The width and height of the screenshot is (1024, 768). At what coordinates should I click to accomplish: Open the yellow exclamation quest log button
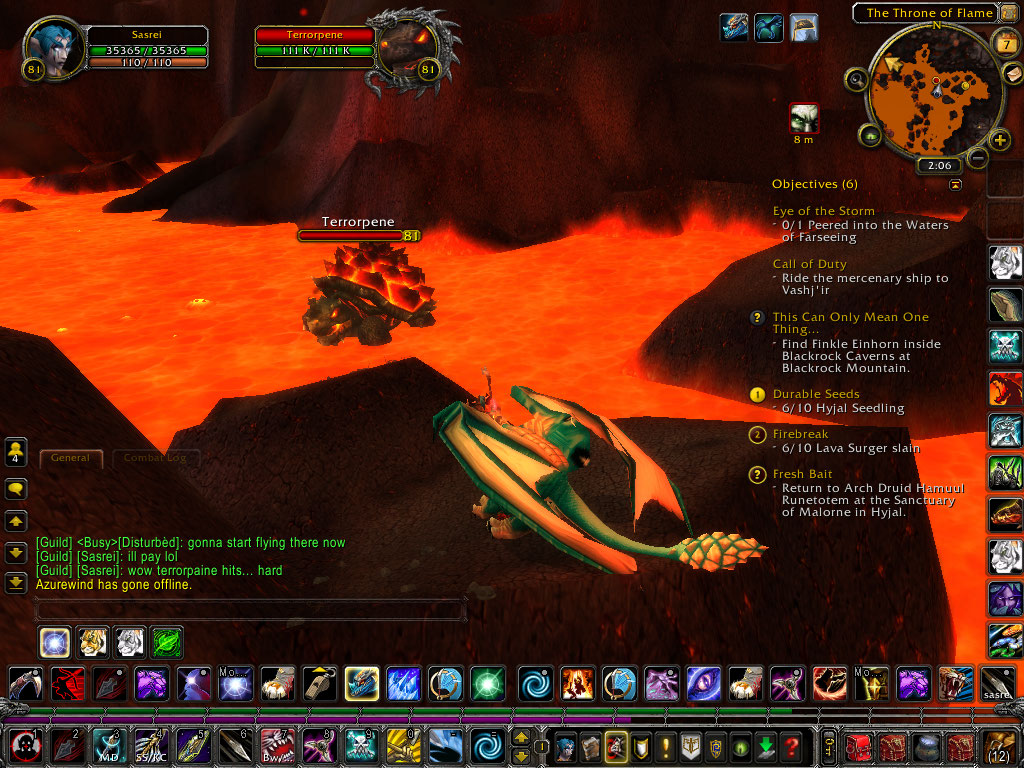tap(666, 746)
